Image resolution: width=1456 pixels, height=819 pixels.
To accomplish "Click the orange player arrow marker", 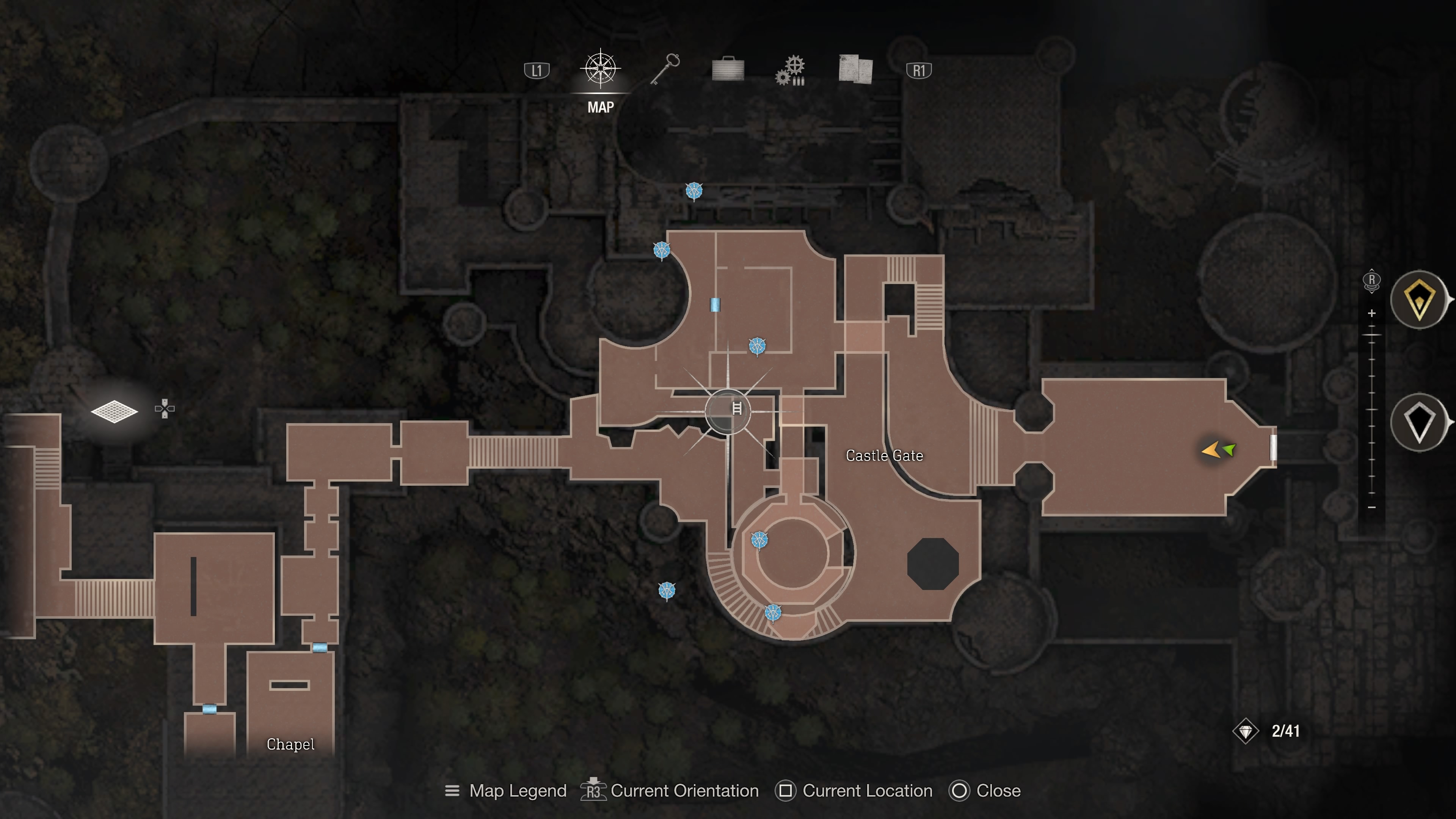I will coord(1211,450).
